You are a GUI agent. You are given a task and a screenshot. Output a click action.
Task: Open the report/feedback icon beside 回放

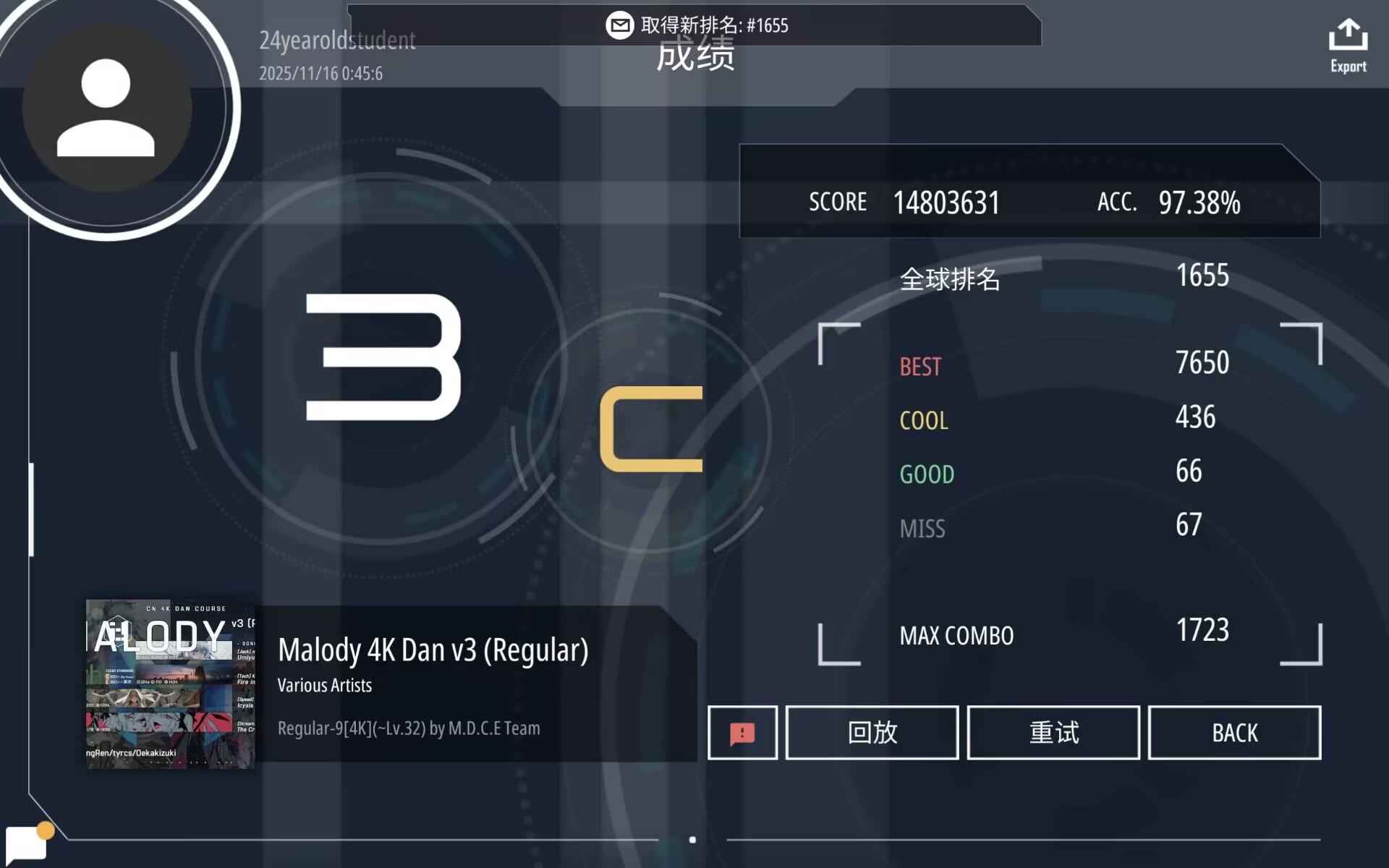tap(742, 732)
